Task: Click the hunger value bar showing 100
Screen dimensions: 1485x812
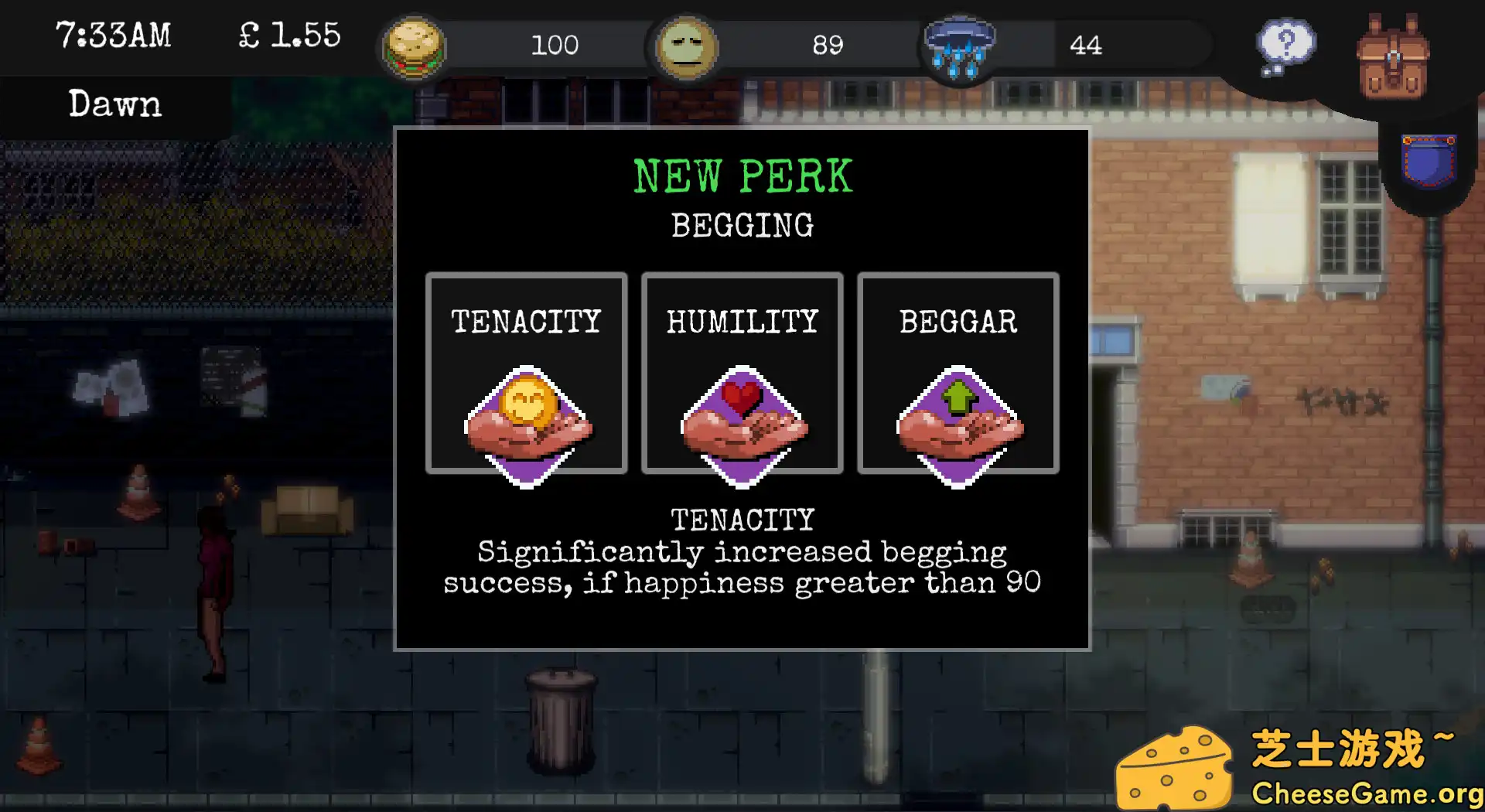Action: [555, 46]
